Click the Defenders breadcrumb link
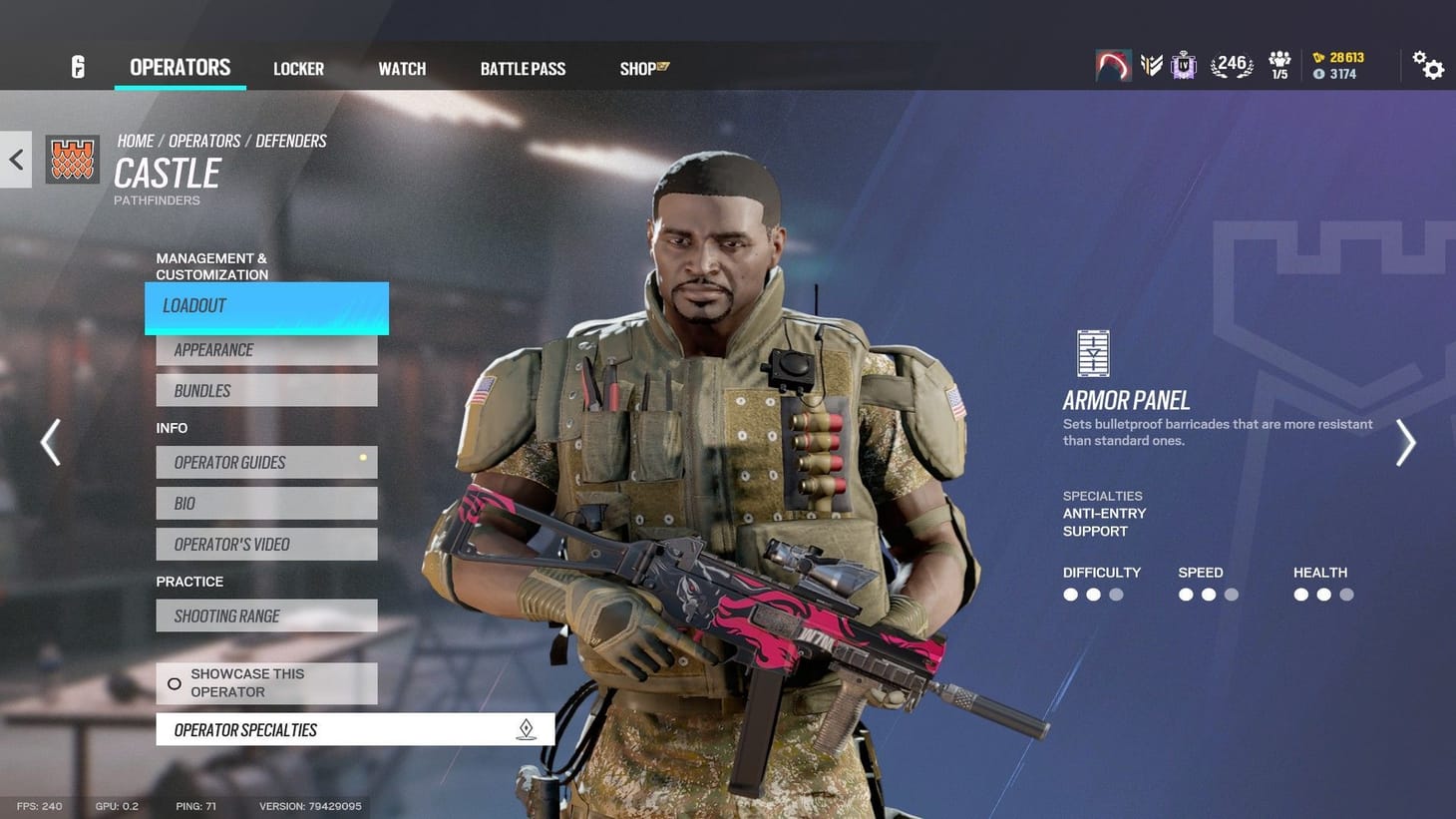This screenshot has width=1456, height=819. pos(290,141)
